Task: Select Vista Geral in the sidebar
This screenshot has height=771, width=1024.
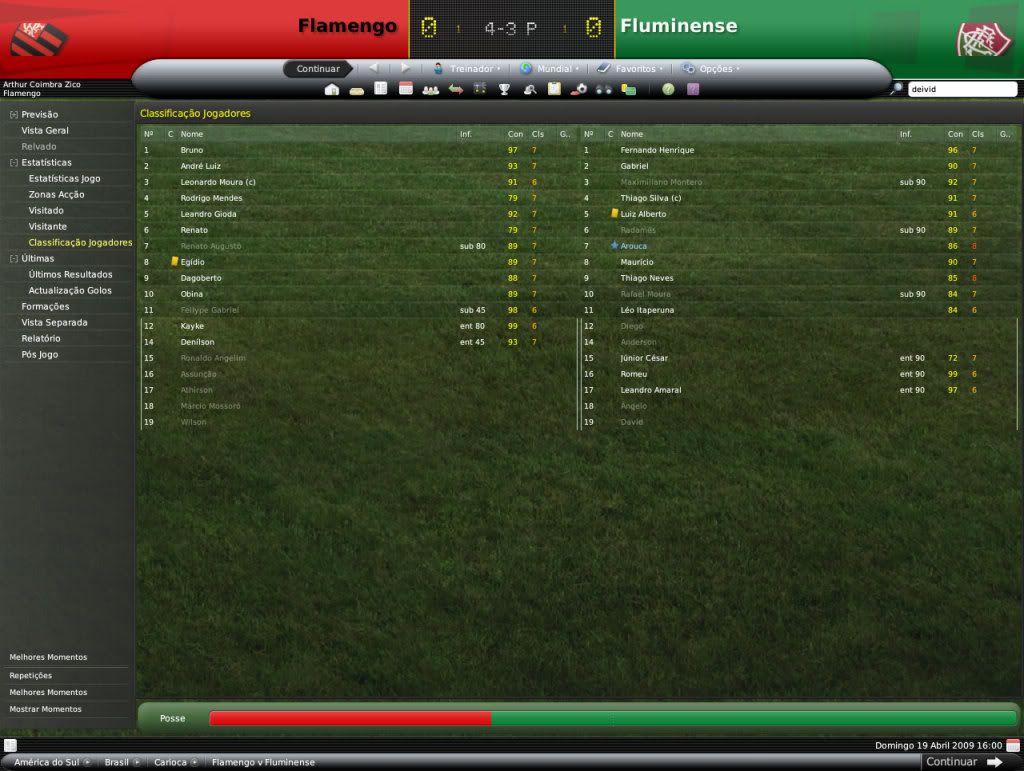Action: (x=45, y=131)
